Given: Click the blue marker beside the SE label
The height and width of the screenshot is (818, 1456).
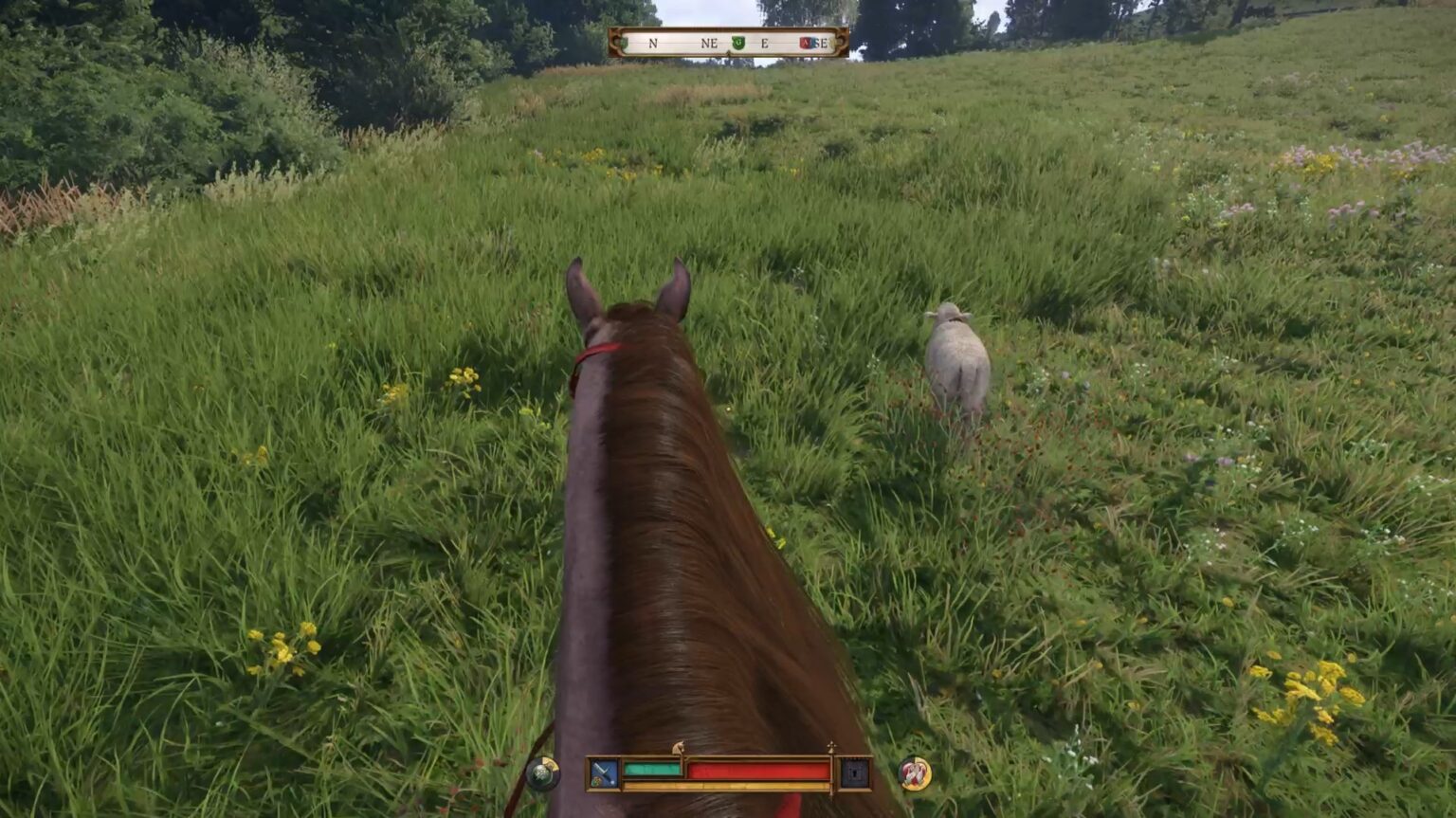Looking at the screenshot, I should 812,42.
